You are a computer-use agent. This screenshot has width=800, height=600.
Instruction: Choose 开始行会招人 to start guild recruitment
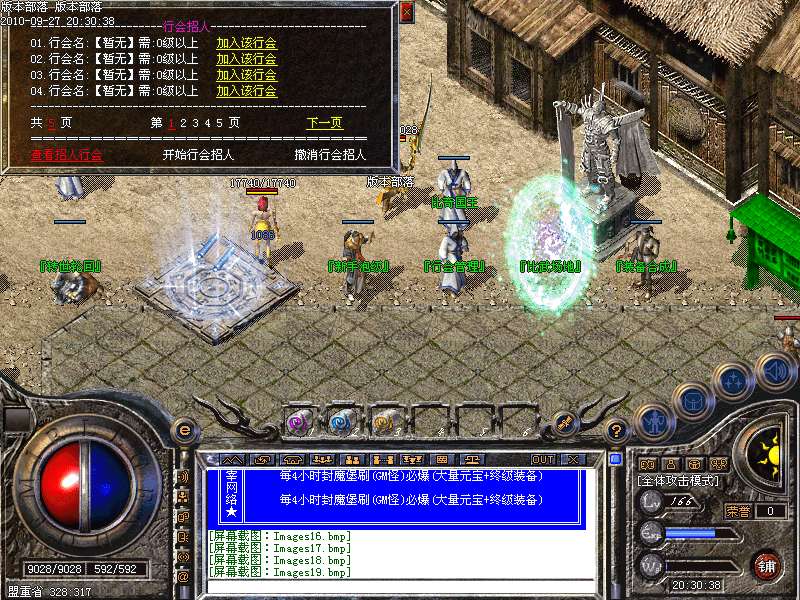tap(198, 155)
